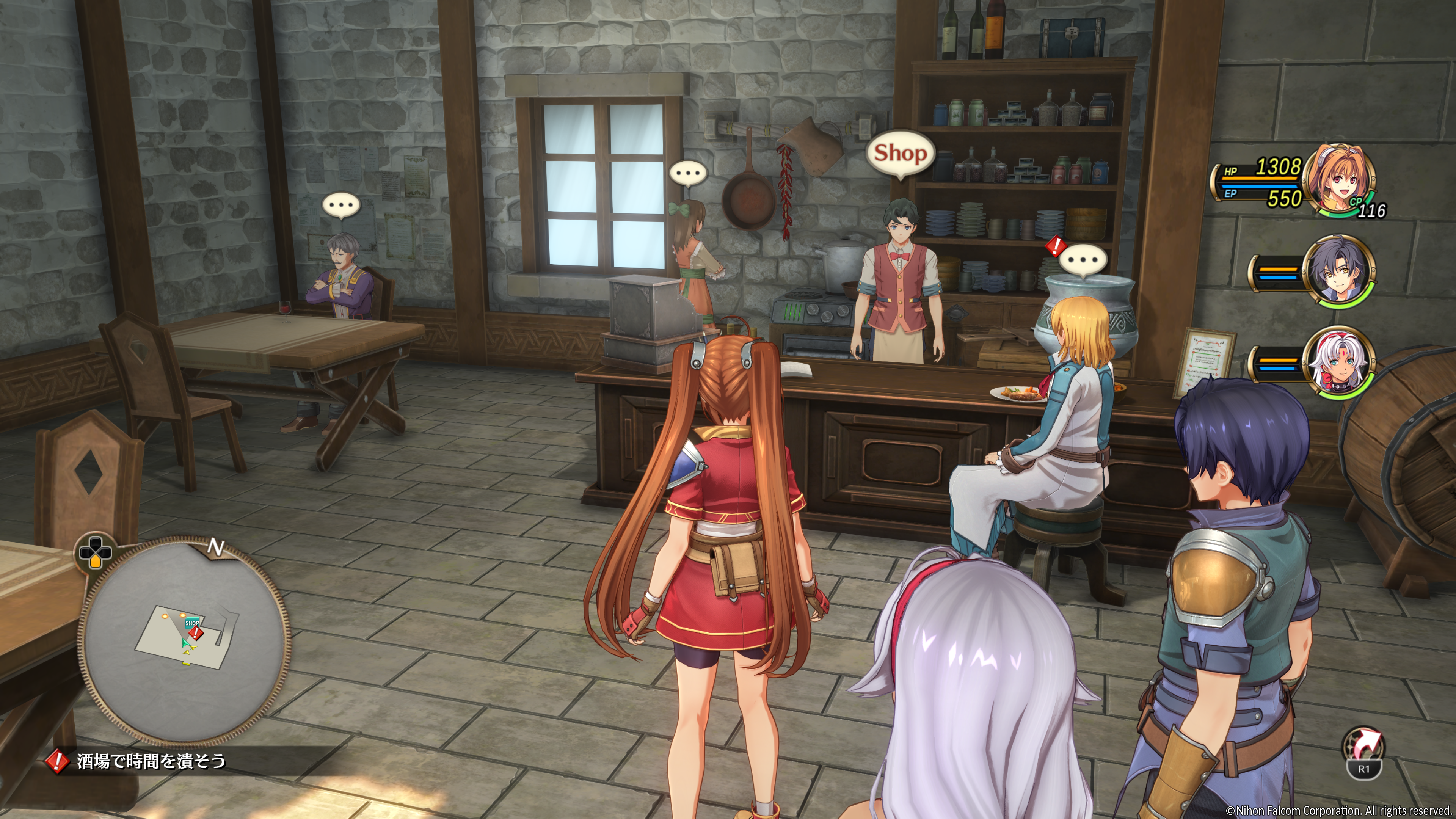1456x819 pixels.
Task: Talk via bubble above the seated blonde patron
Action: pos(1083,260)
